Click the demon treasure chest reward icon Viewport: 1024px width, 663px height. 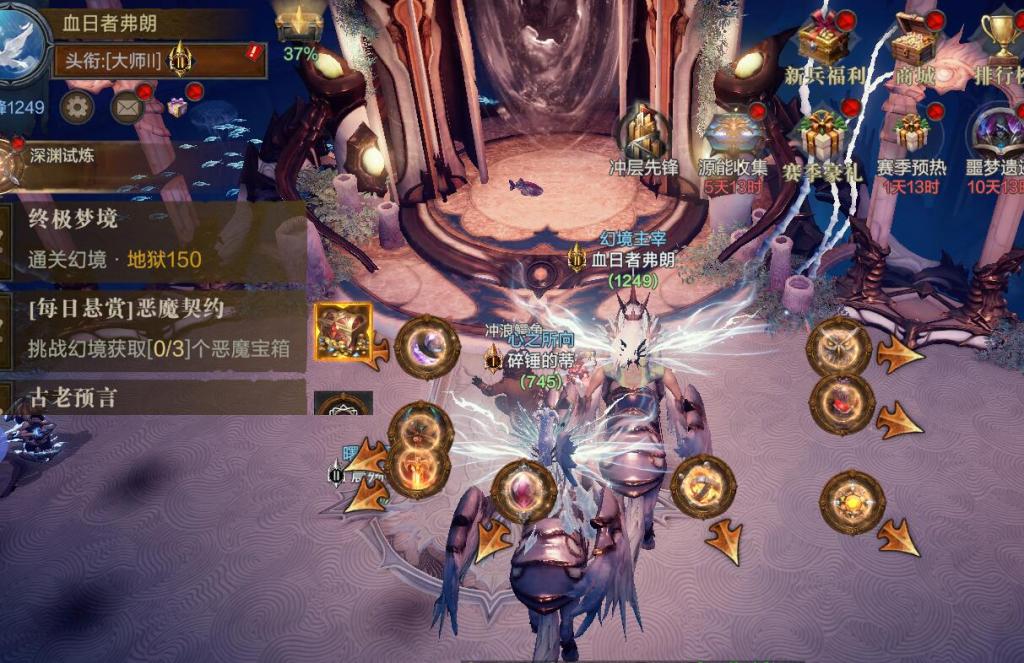coord(343,332)
